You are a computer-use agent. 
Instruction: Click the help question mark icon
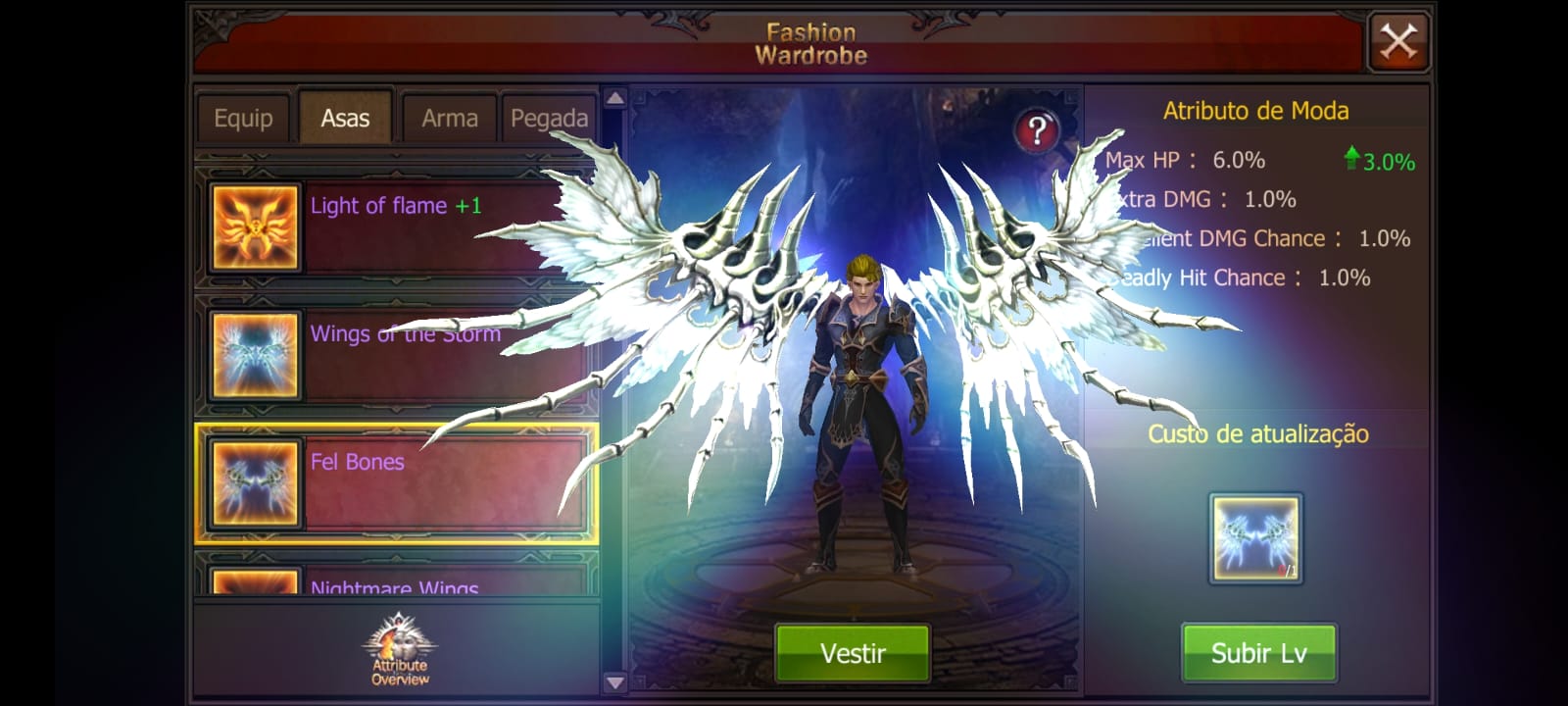tap(1036, 127)
